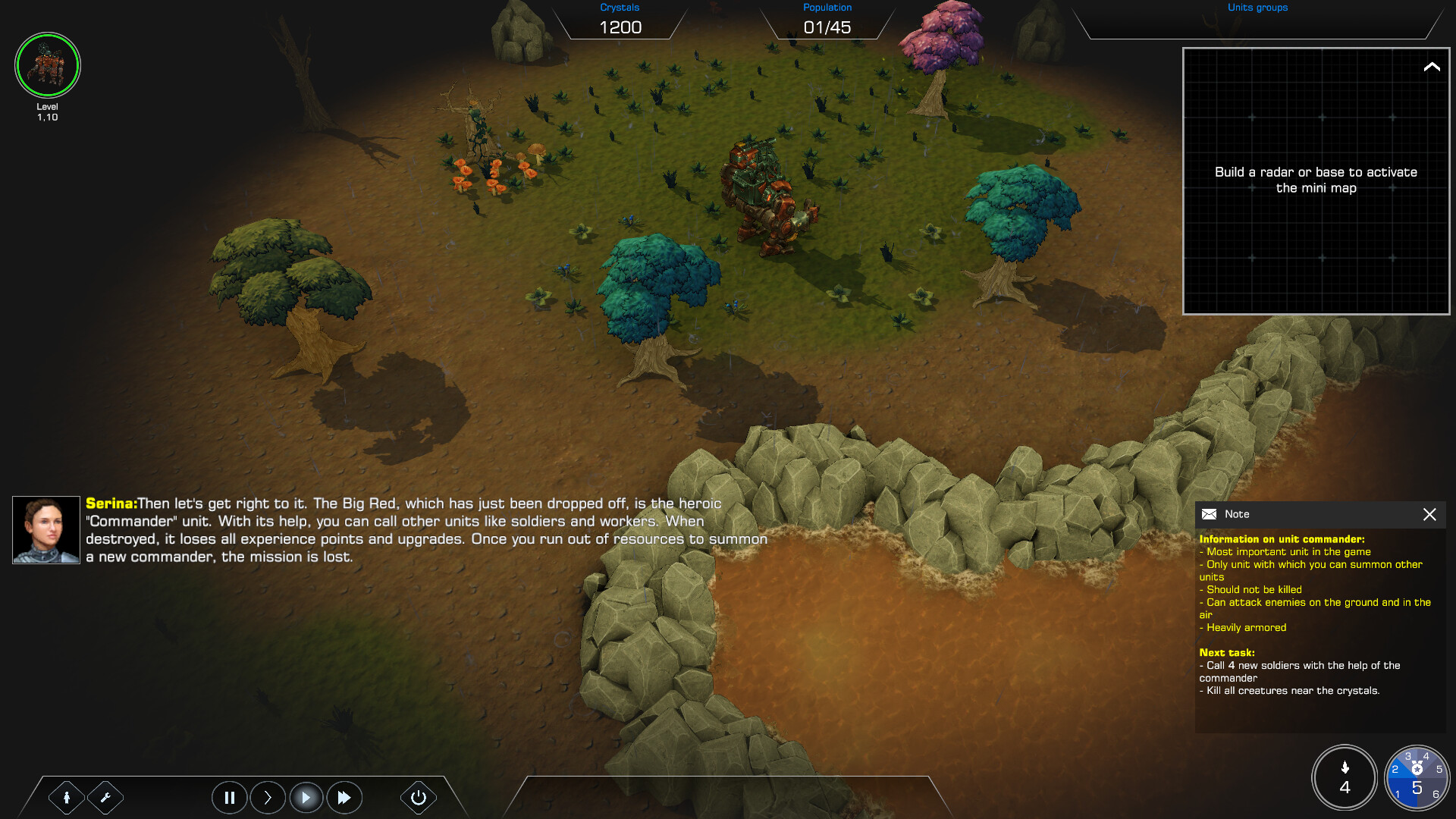Screen dimensions: 1456x819
Task: Click the power icon near the playback controls
Action: (418, 798)
